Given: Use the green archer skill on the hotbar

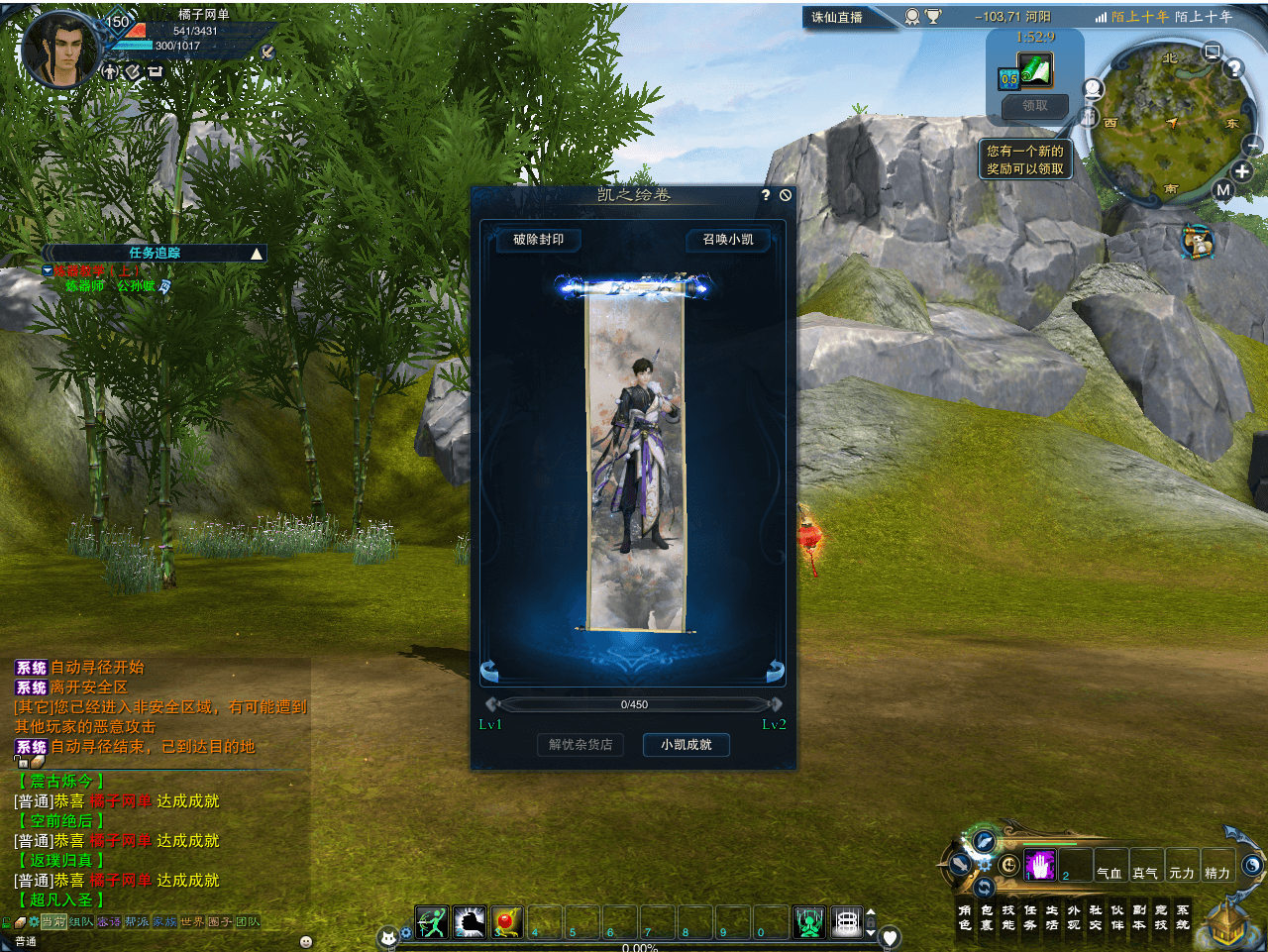Looking at the screenshot, I should click(x=432, y=922).
